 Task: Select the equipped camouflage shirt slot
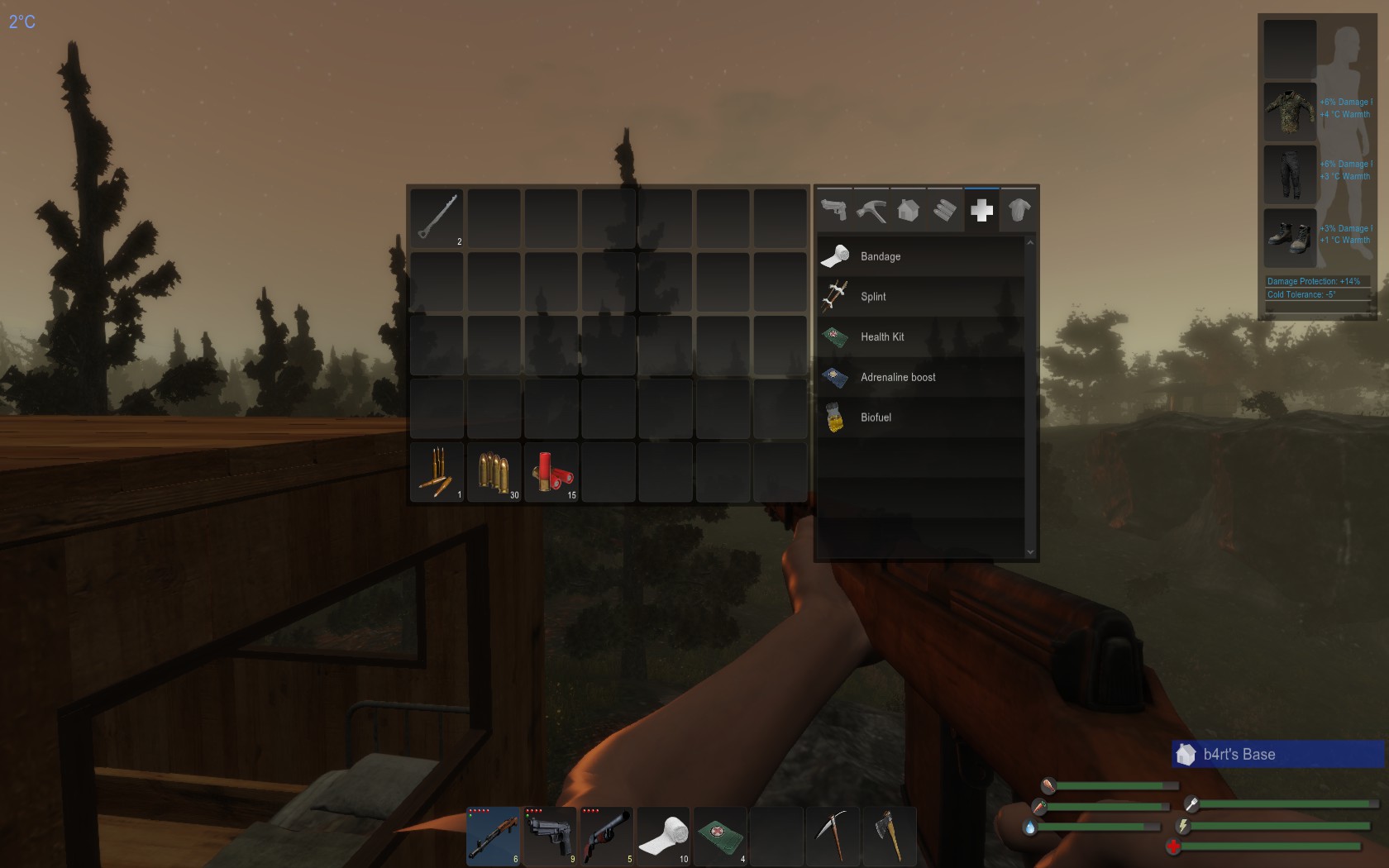(1290, 111)
